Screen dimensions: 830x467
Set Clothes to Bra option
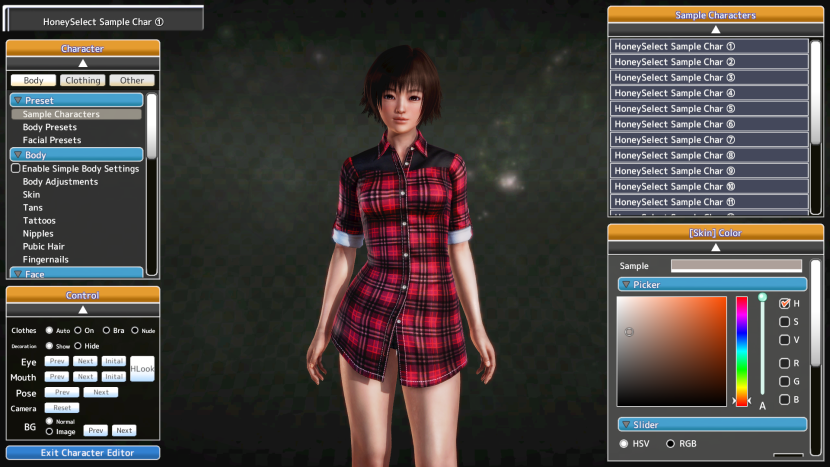point(107,330)
